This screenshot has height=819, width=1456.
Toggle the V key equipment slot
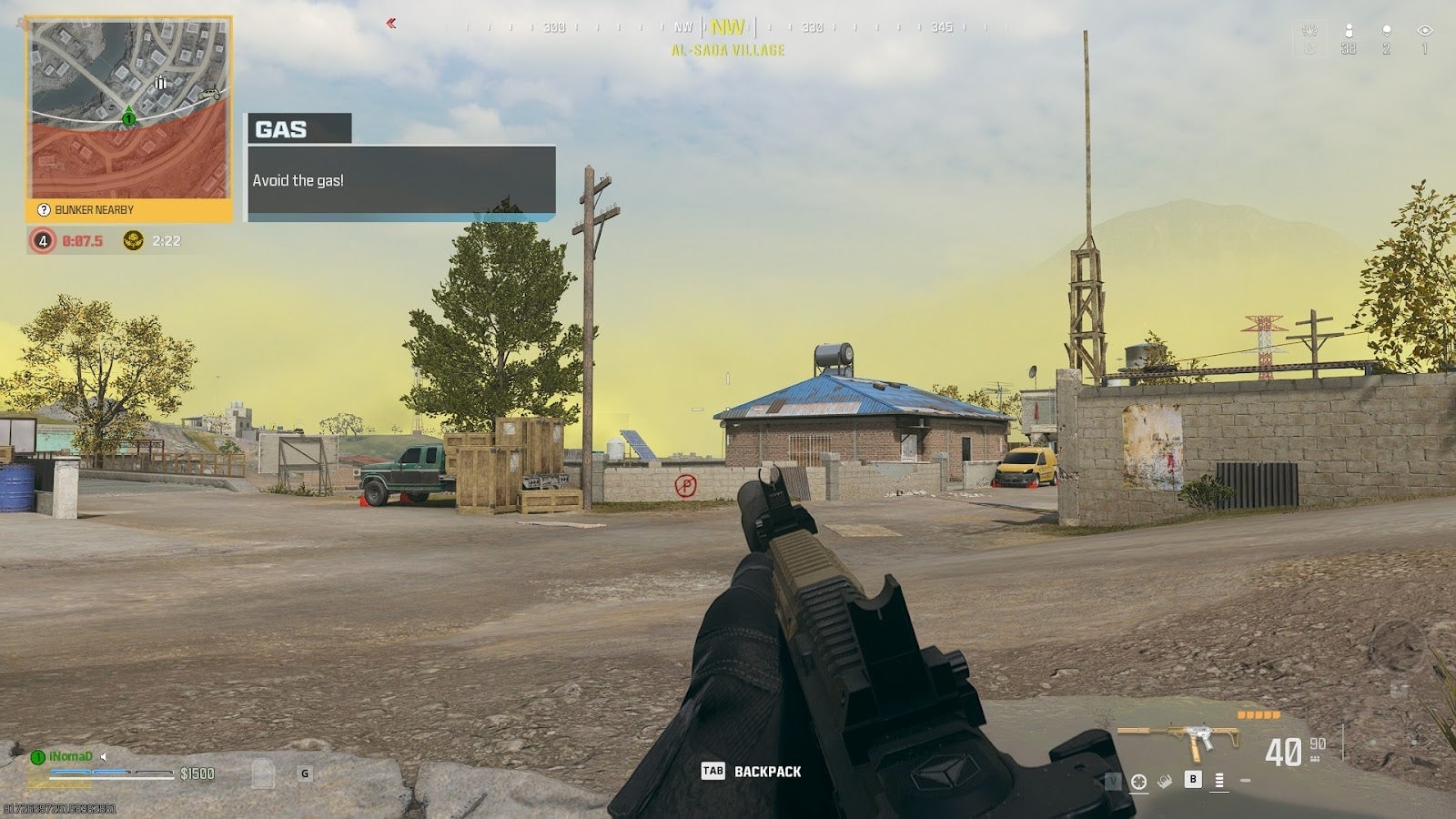pos(1112,781)
